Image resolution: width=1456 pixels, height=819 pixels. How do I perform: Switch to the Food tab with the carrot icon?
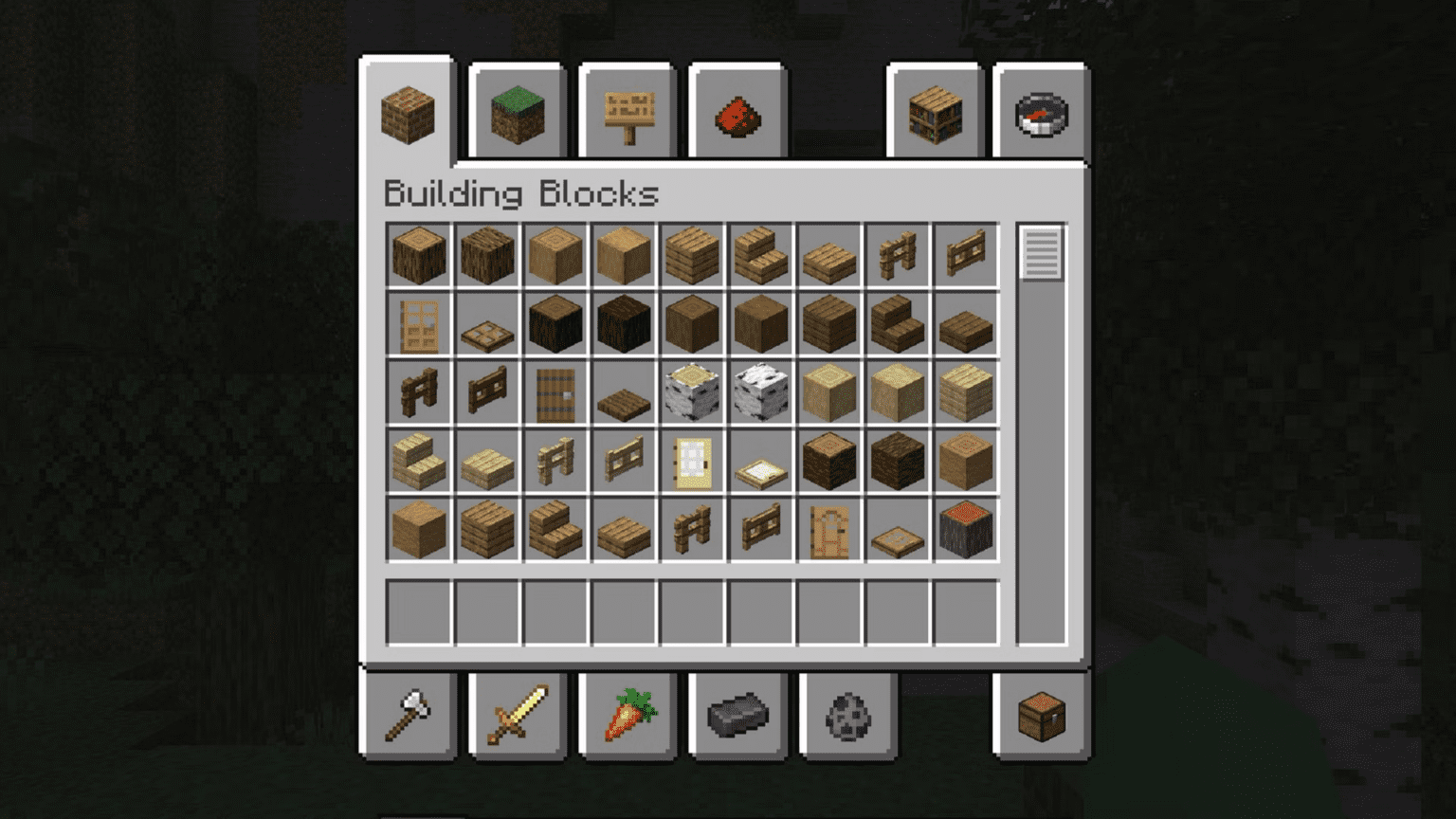tap(627, 715)
